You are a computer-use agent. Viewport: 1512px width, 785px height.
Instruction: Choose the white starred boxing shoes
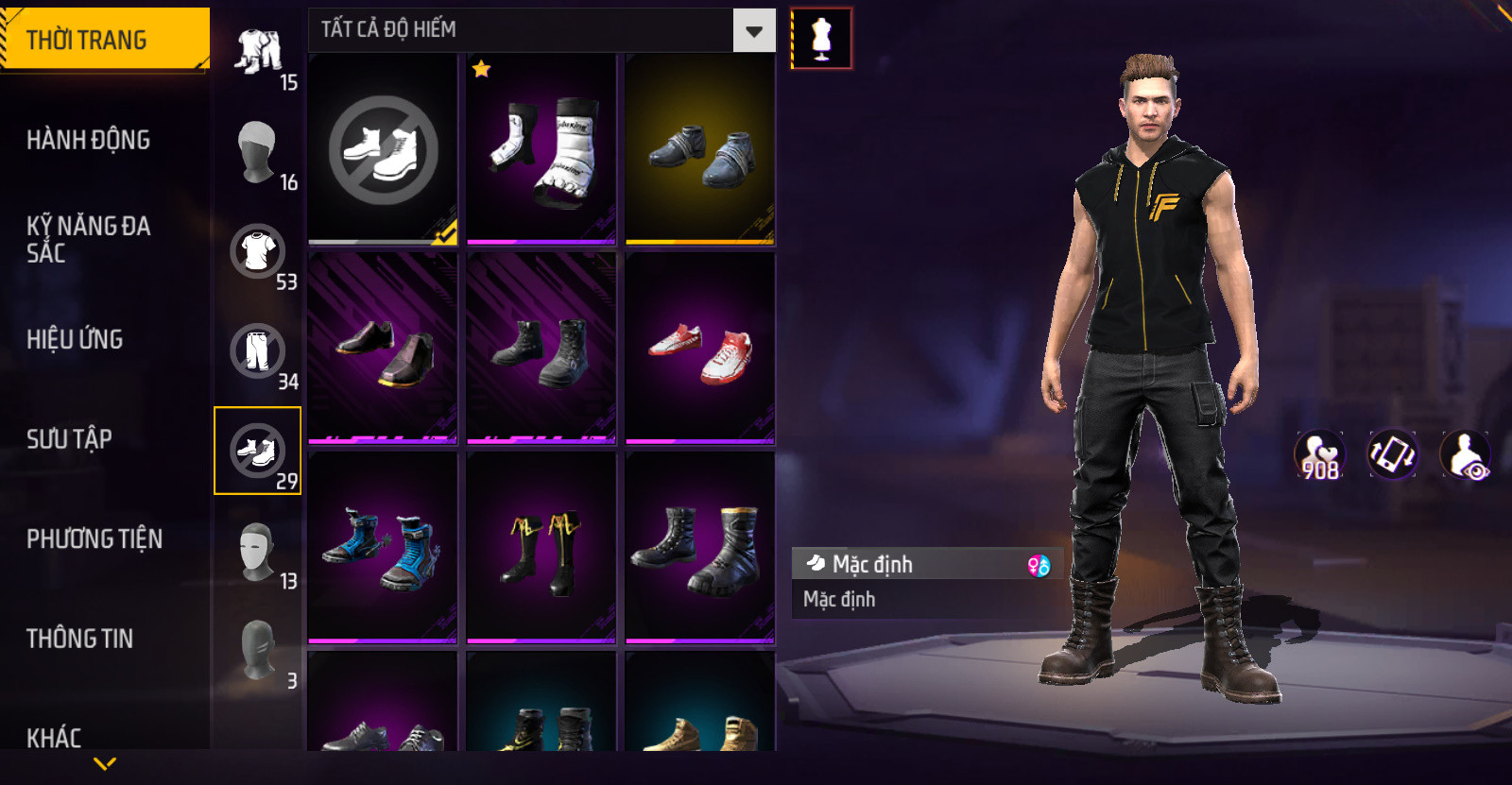point(541,149)
